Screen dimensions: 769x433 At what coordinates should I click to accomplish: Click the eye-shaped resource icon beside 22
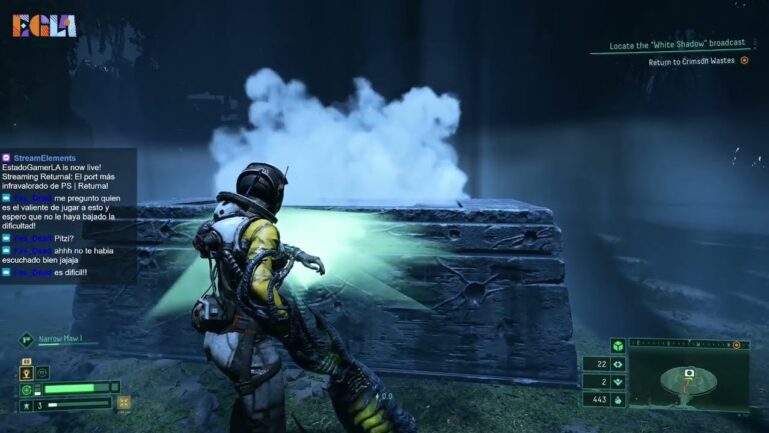point(618,364)
